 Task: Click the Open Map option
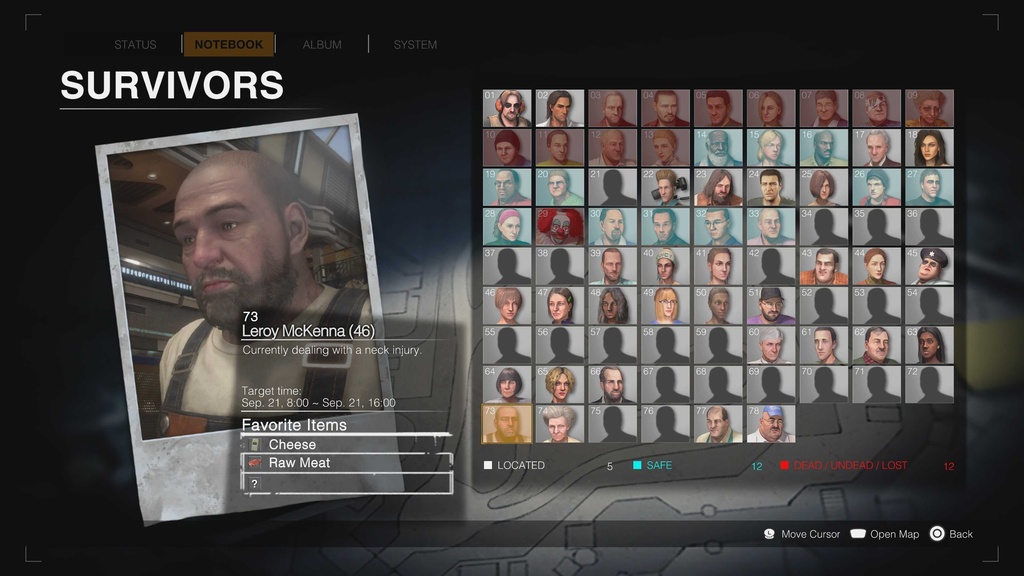coord(885,534)
